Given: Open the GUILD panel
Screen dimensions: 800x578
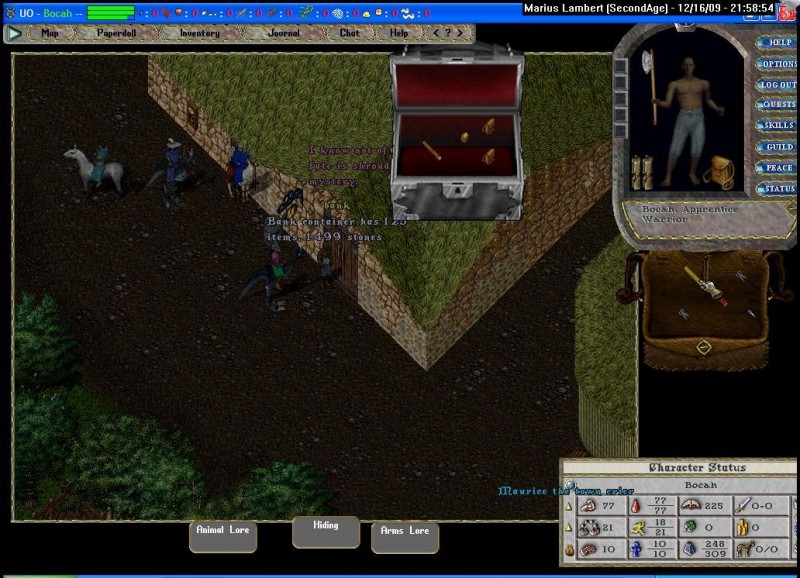Looking at the screenshot, I should coord(777,147).
